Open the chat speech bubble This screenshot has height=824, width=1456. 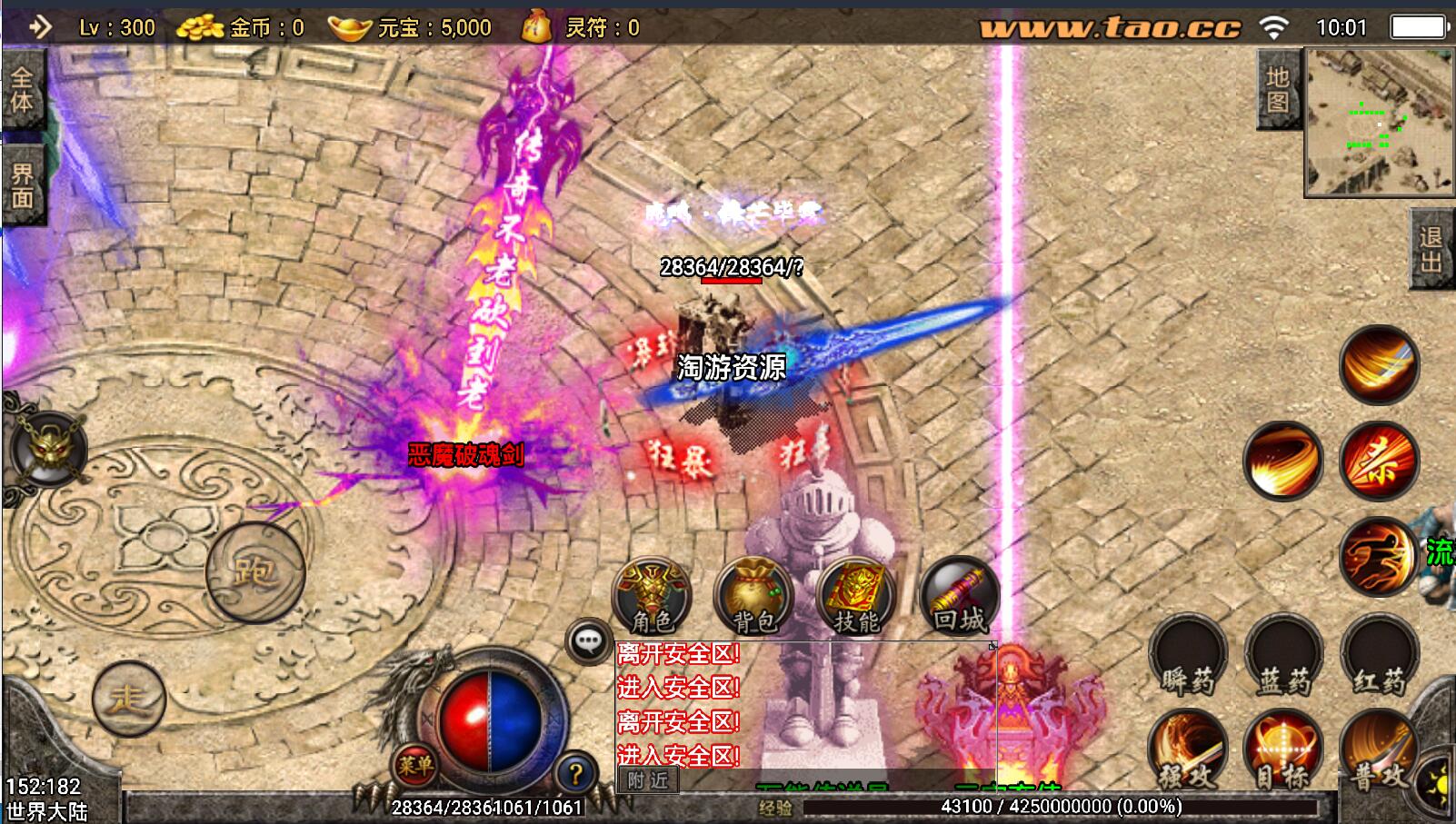[588, 641]
